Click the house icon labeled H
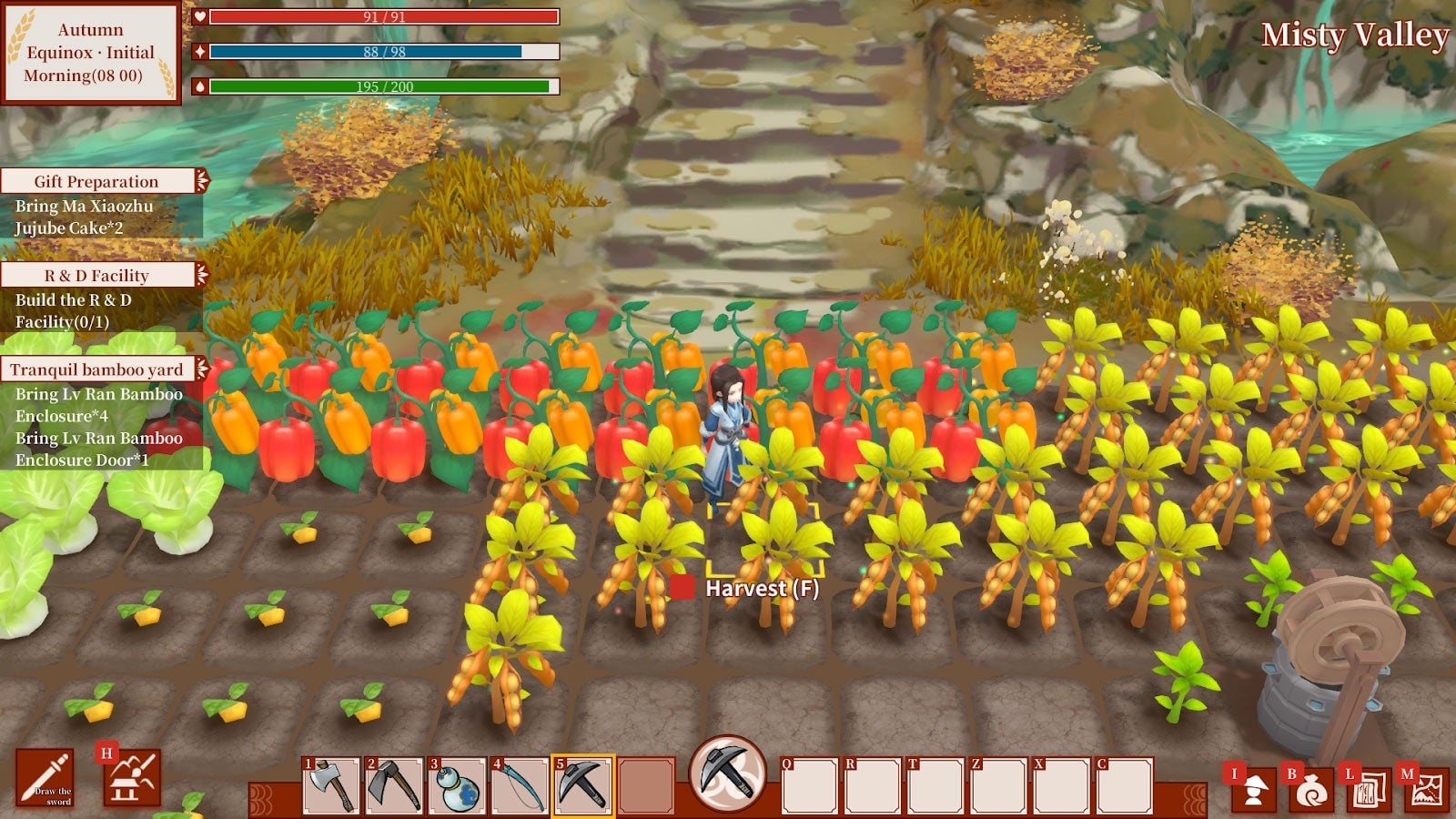Image resolution: width=1456 pixels, height=819 pixels. (x=134, y=781)
